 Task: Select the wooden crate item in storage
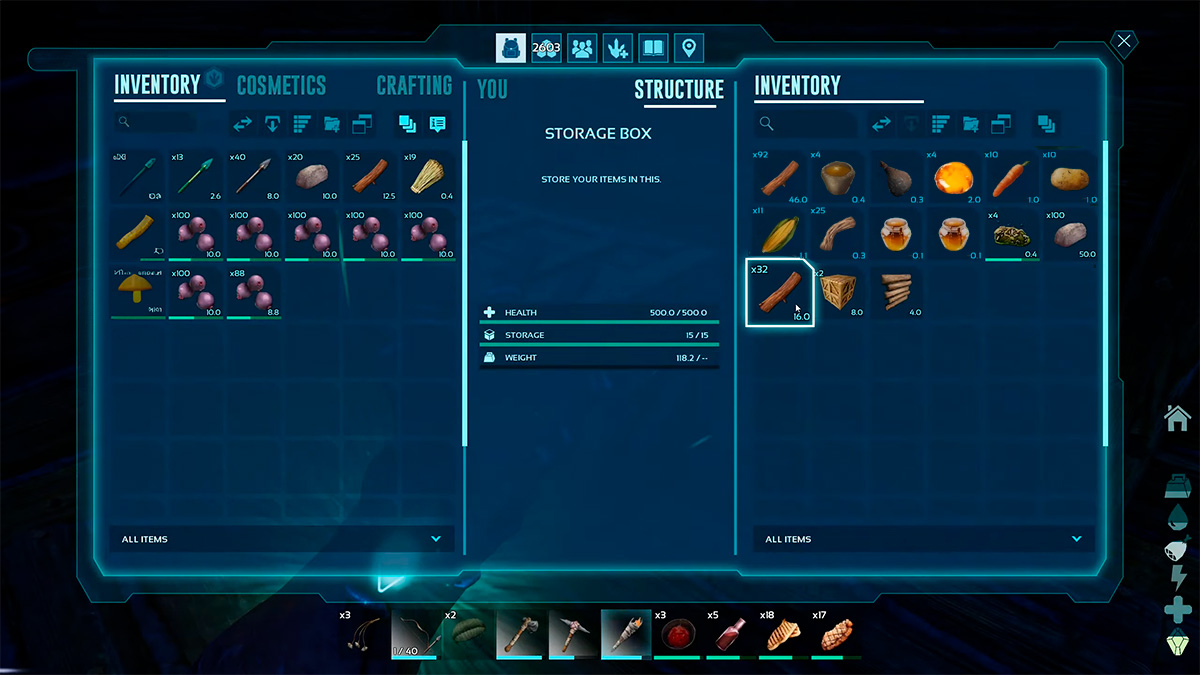[x=838, y=293]
